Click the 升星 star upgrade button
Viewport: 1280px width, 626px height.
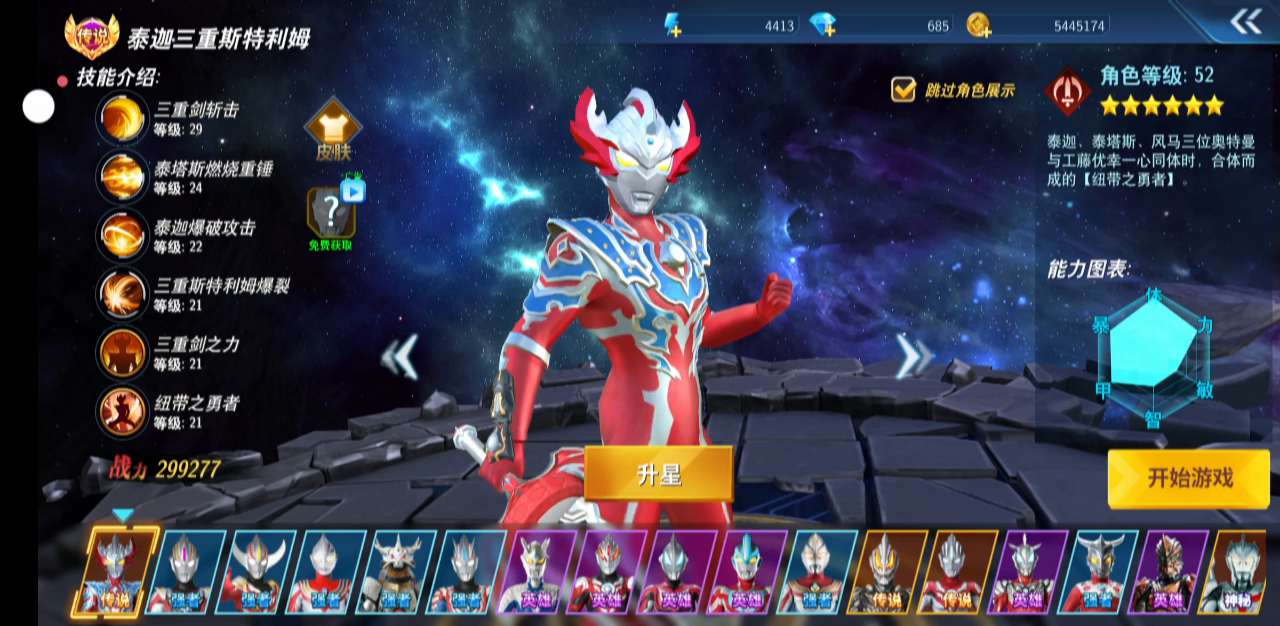pyautogui.click(x=658, y=474)
